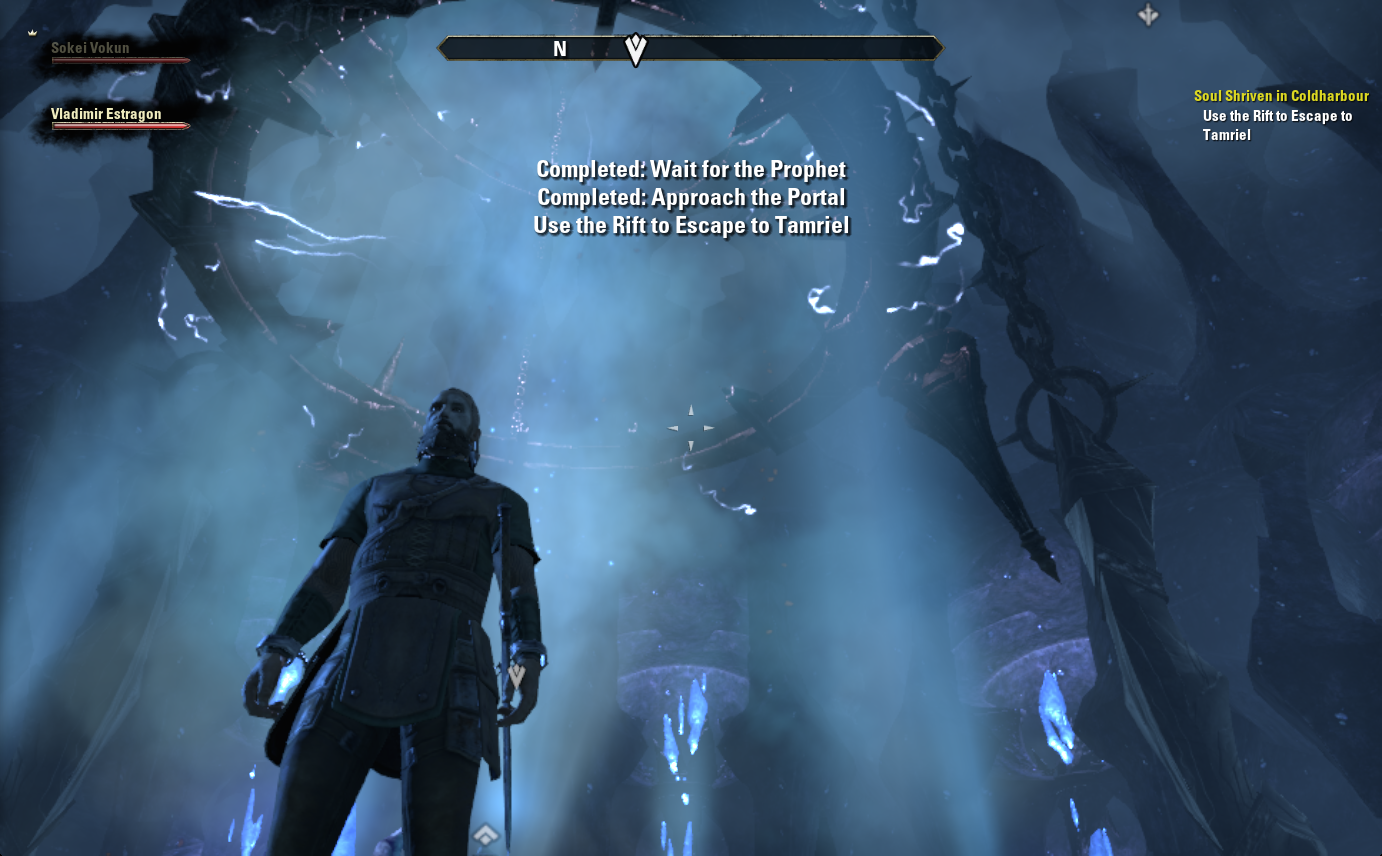Image resolution: width=1382 pixels, height=856 pixels.
Task: Click the quest marker on the compass
Action: (635, 48)
